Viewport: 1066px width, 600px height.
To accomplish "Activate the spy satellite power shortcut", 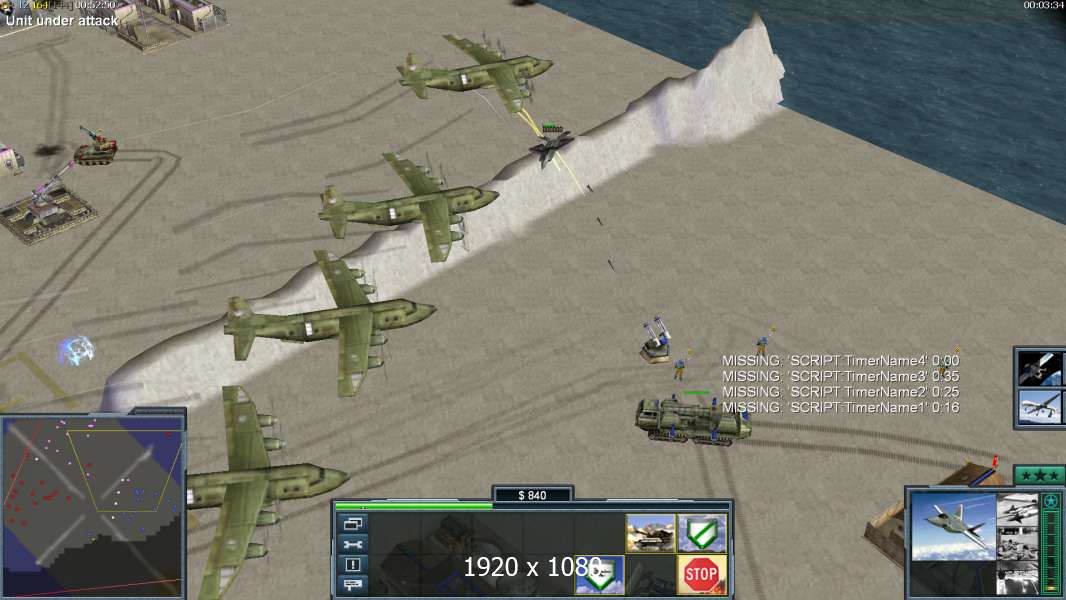I will point(1039,368).
